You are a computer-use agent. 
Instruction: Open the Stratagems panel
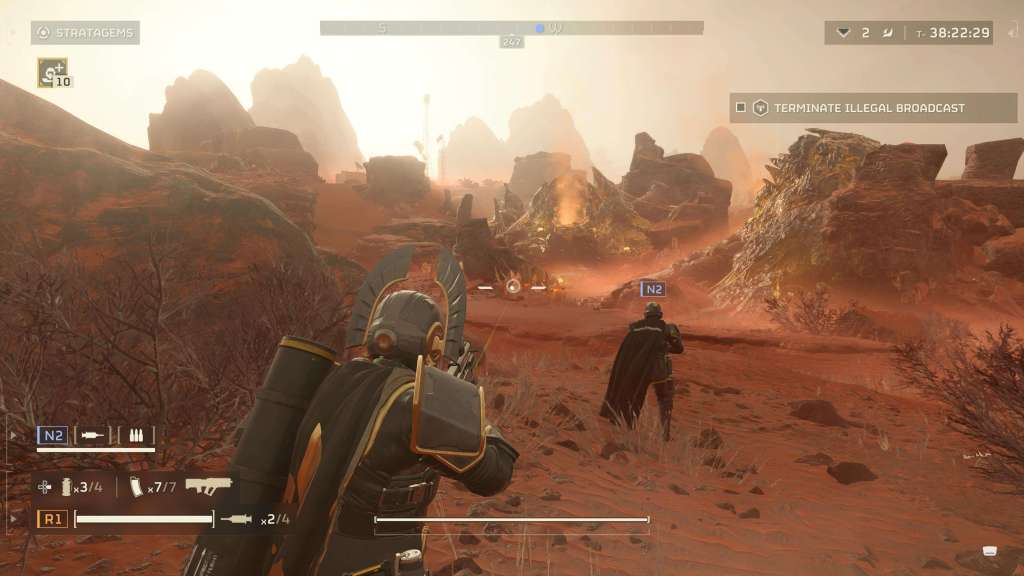coord(85,33)
